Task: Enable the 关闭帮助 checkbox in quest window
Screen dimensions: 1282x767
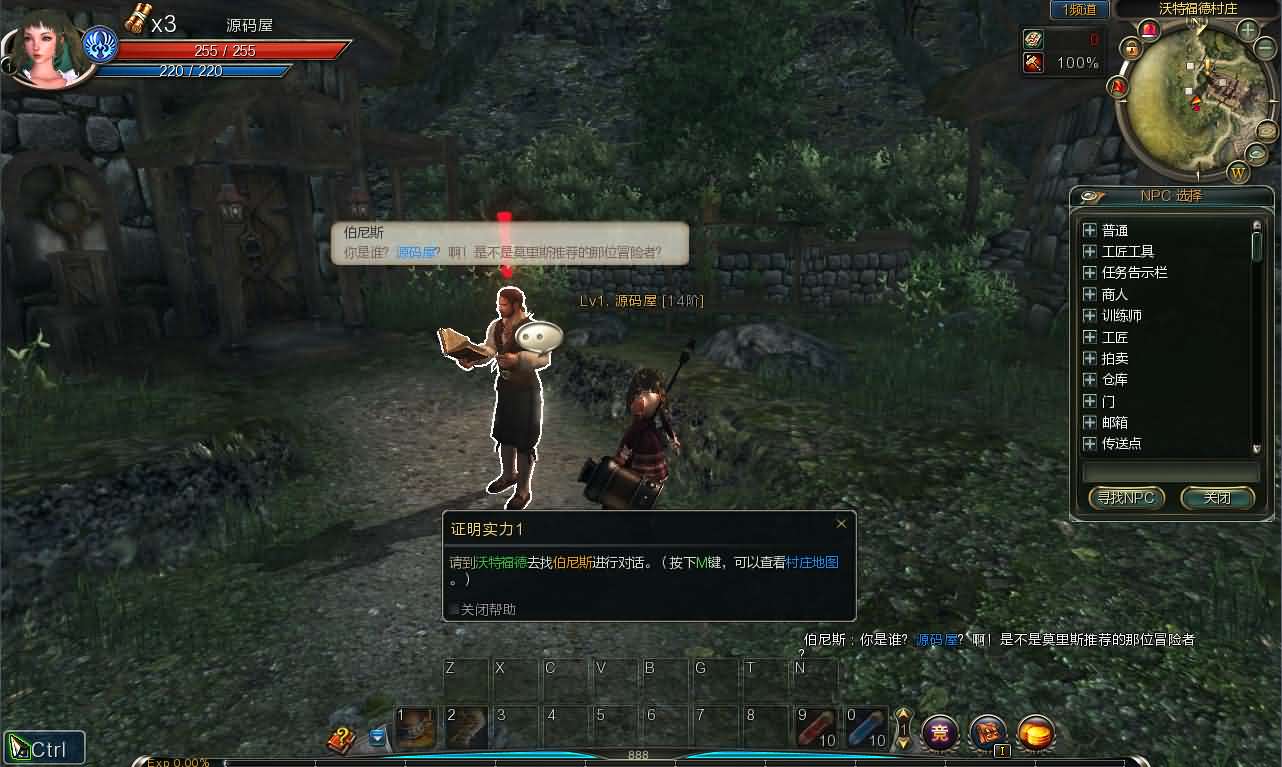Action: pyautogui.click(x=455, y=609)
